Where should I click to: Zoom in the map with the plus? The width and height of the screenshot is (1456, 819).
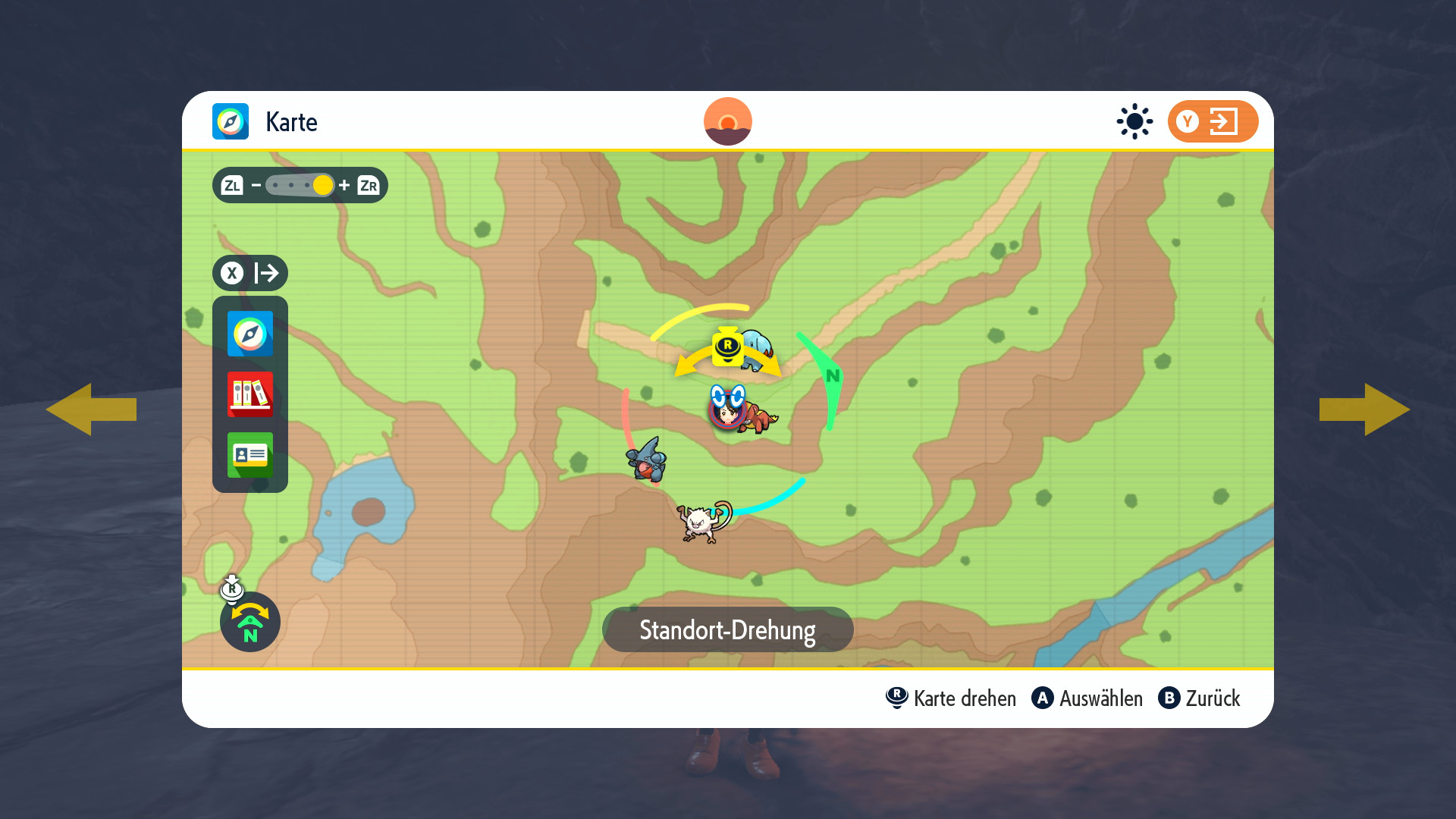[x=344, y=185]
